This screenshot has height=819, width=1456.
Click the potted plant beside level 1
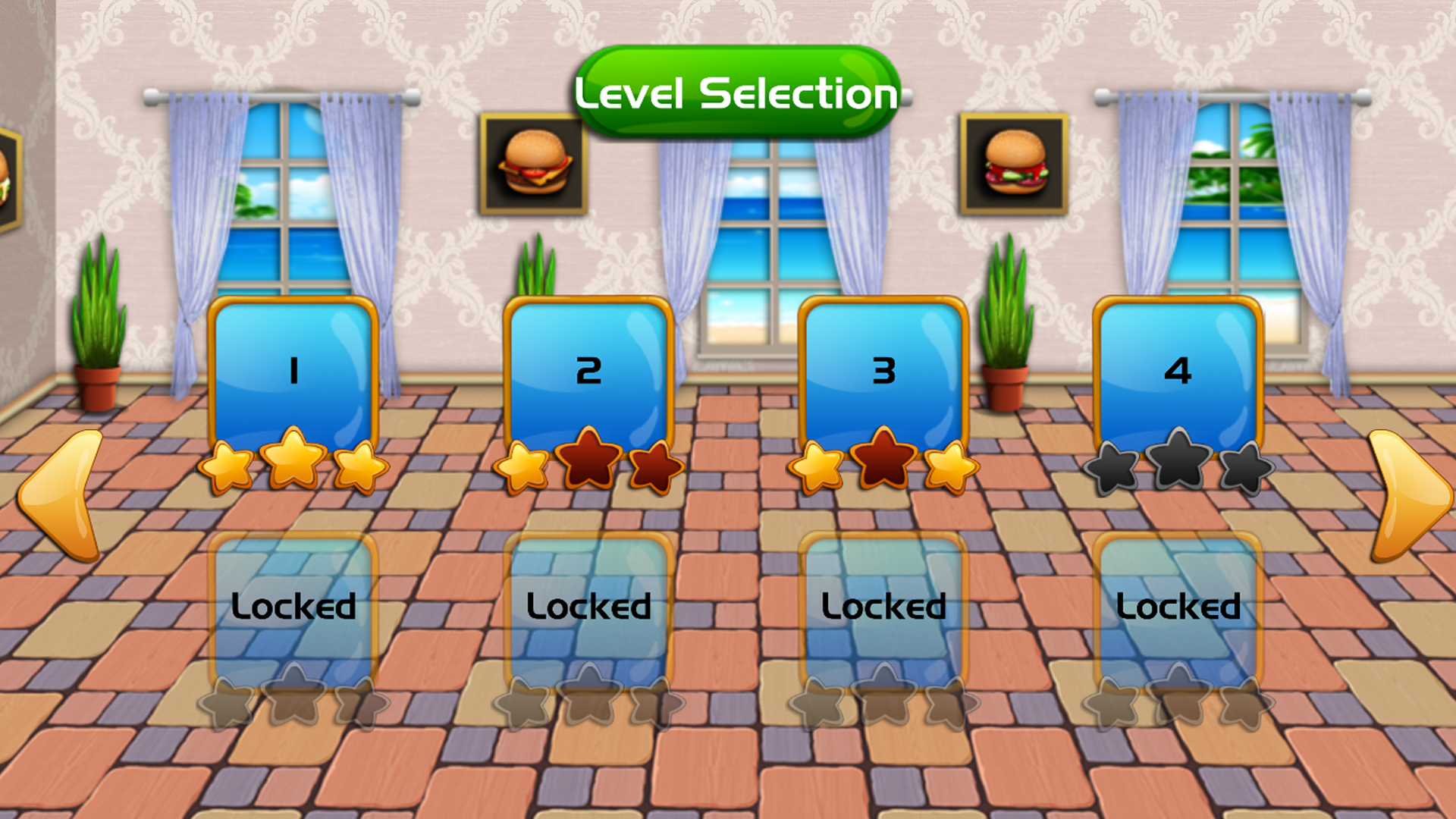[x=99, y=326]
